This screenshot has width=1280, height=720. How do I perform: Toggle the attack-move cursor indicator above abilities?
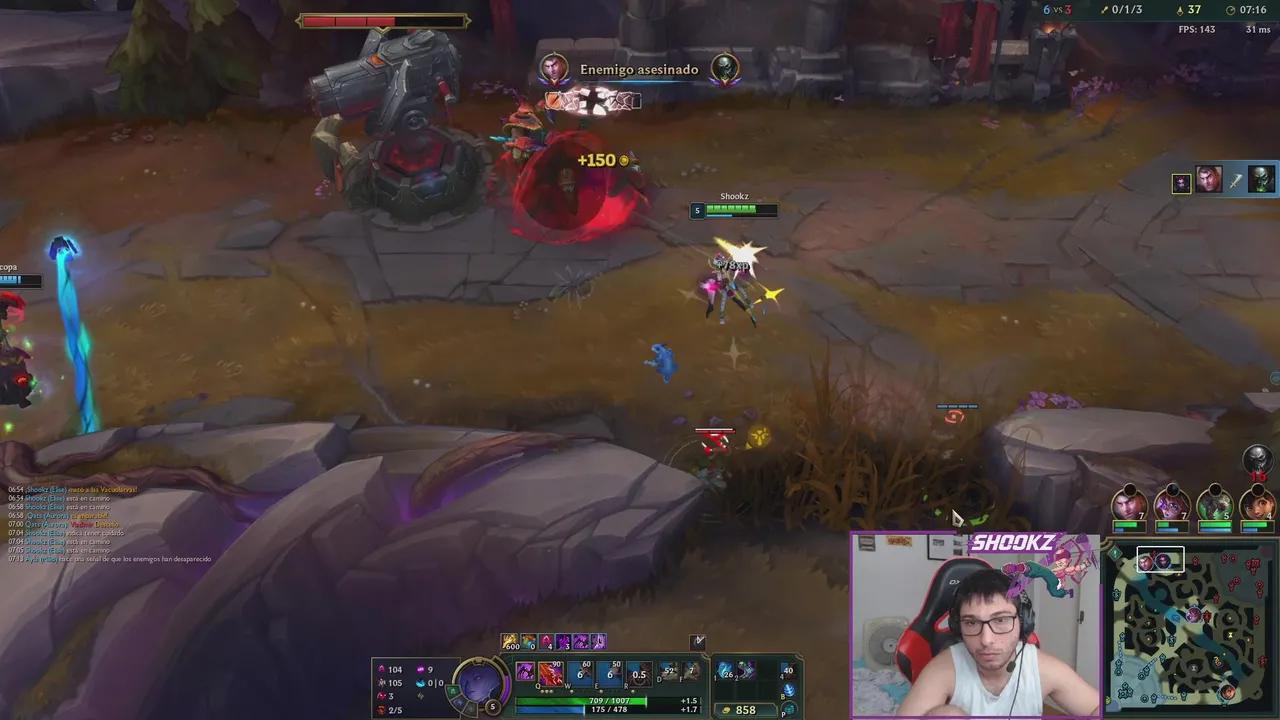698,642
